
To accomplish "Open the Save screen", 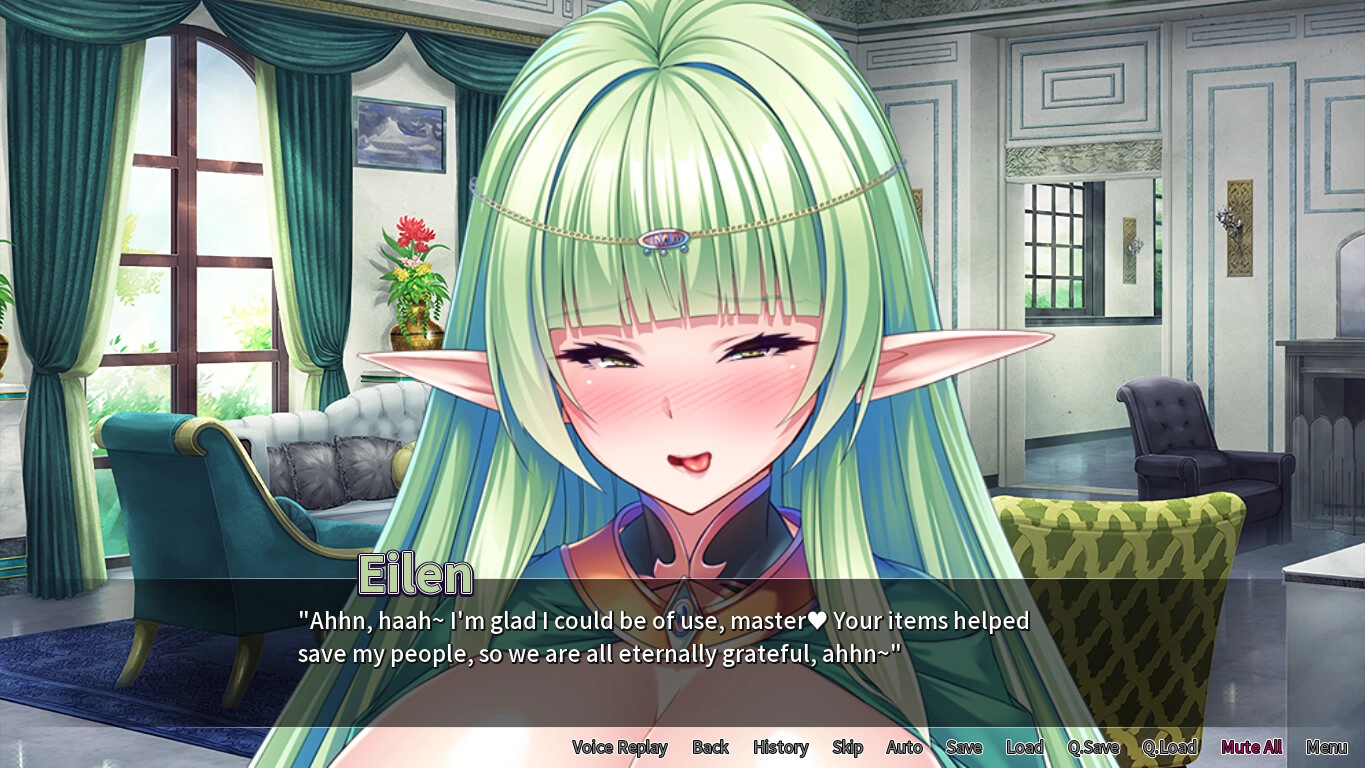I will point(964,747).
